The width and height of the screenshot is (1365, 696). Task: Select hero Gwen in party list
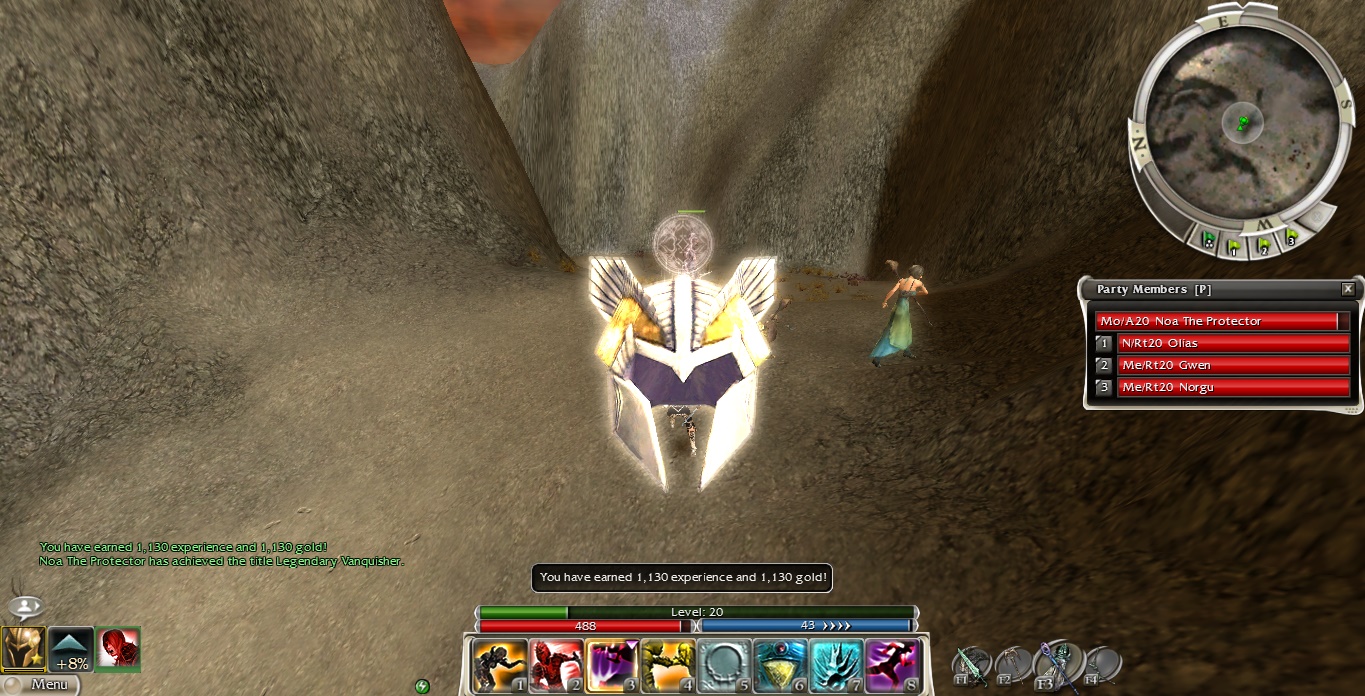tap(1232, 365)
